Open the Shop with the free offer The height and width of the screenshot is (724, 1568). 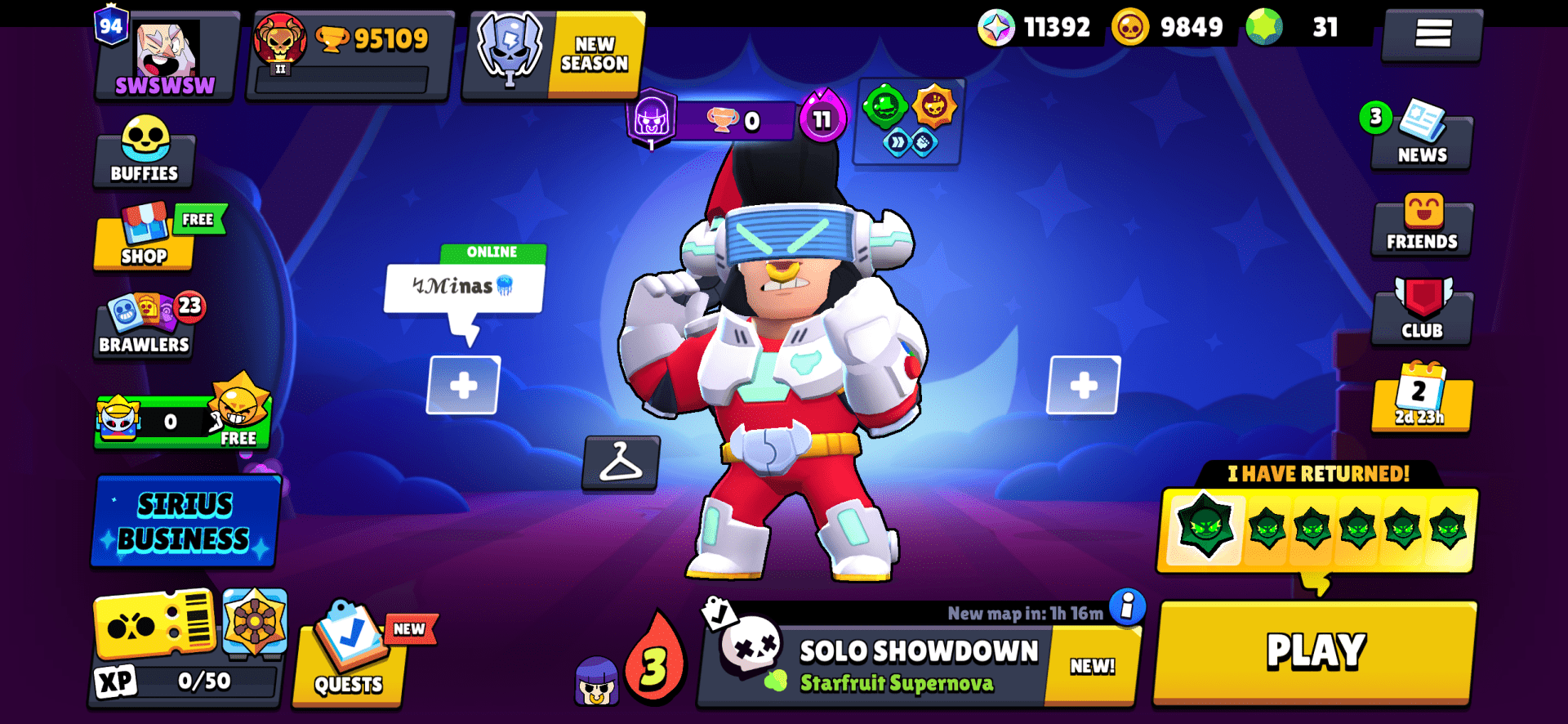pyautogui.click(x=144, y=241)
